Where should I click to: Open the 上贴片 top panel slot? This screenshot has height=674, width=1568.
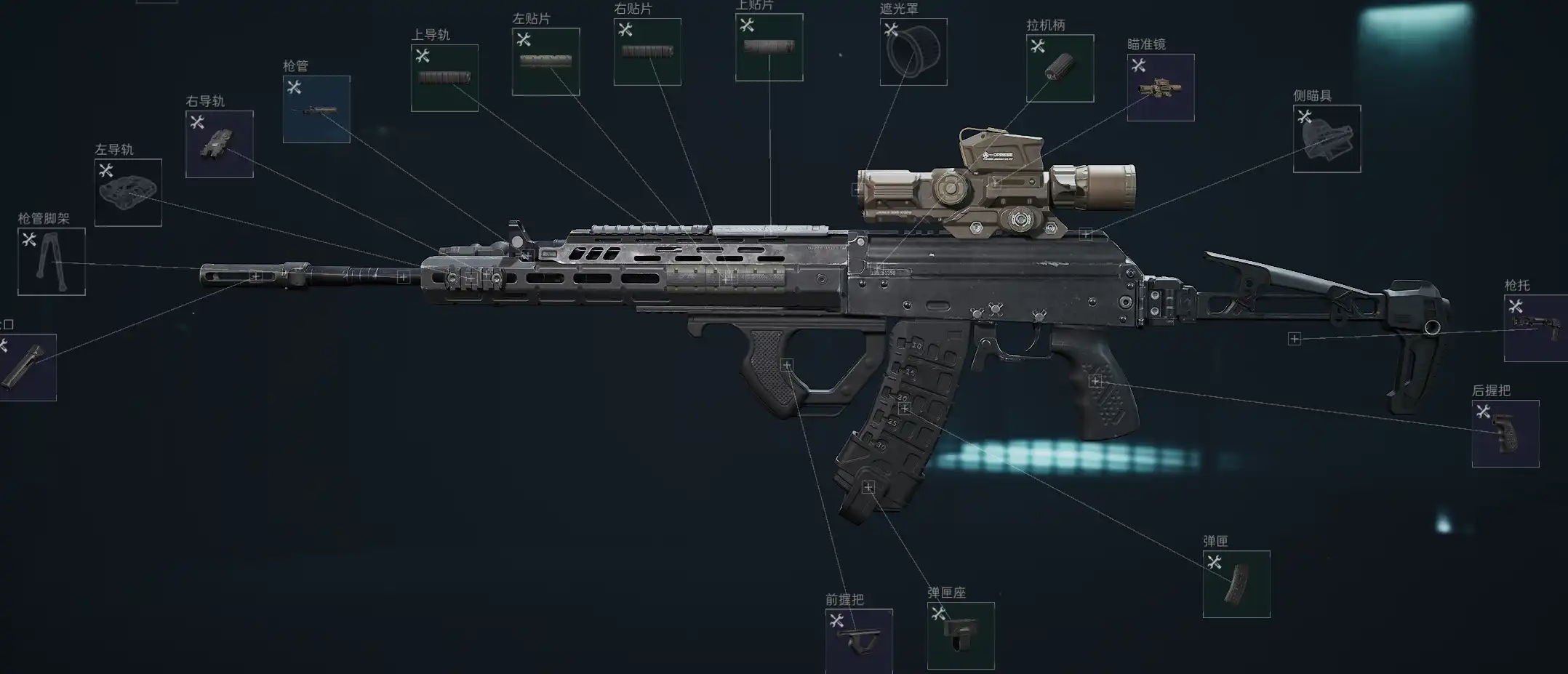pos(769,47)
